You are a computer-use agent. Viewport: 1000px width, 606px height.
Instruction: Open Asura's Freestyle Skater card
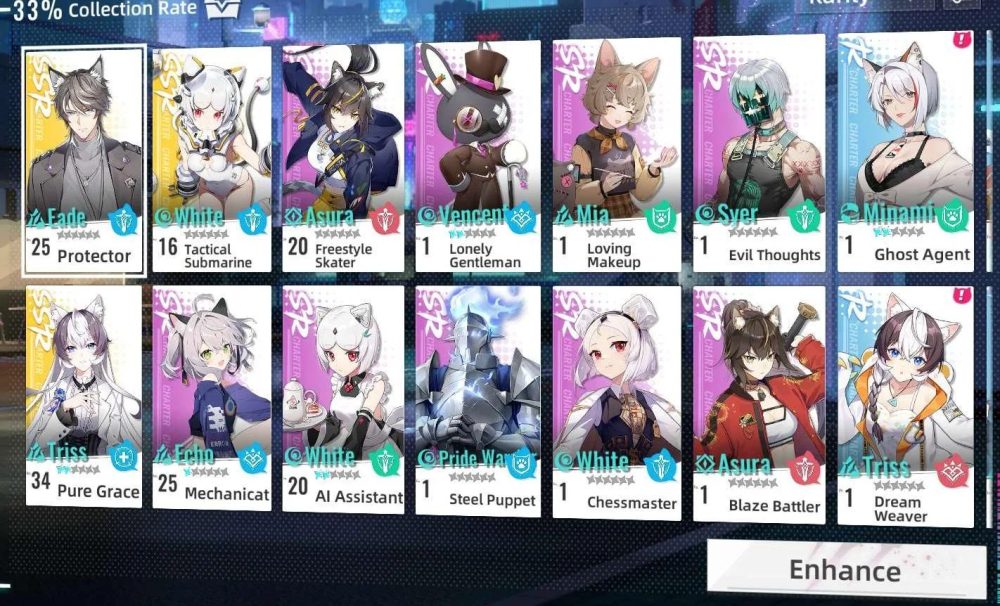click(343, 158)
